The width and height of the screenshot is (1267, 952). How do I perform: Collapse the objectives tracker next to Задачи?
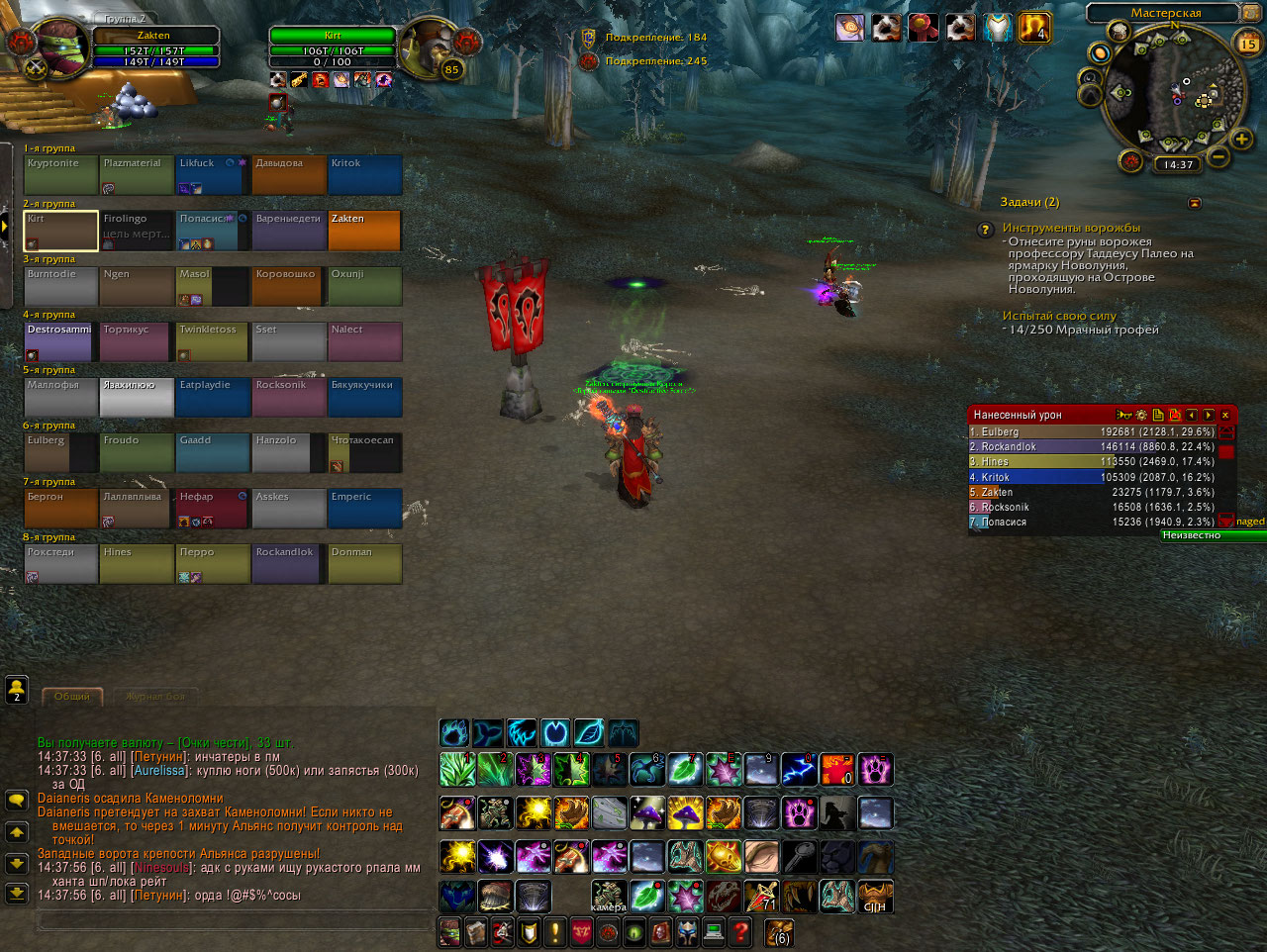[1194, 203]
